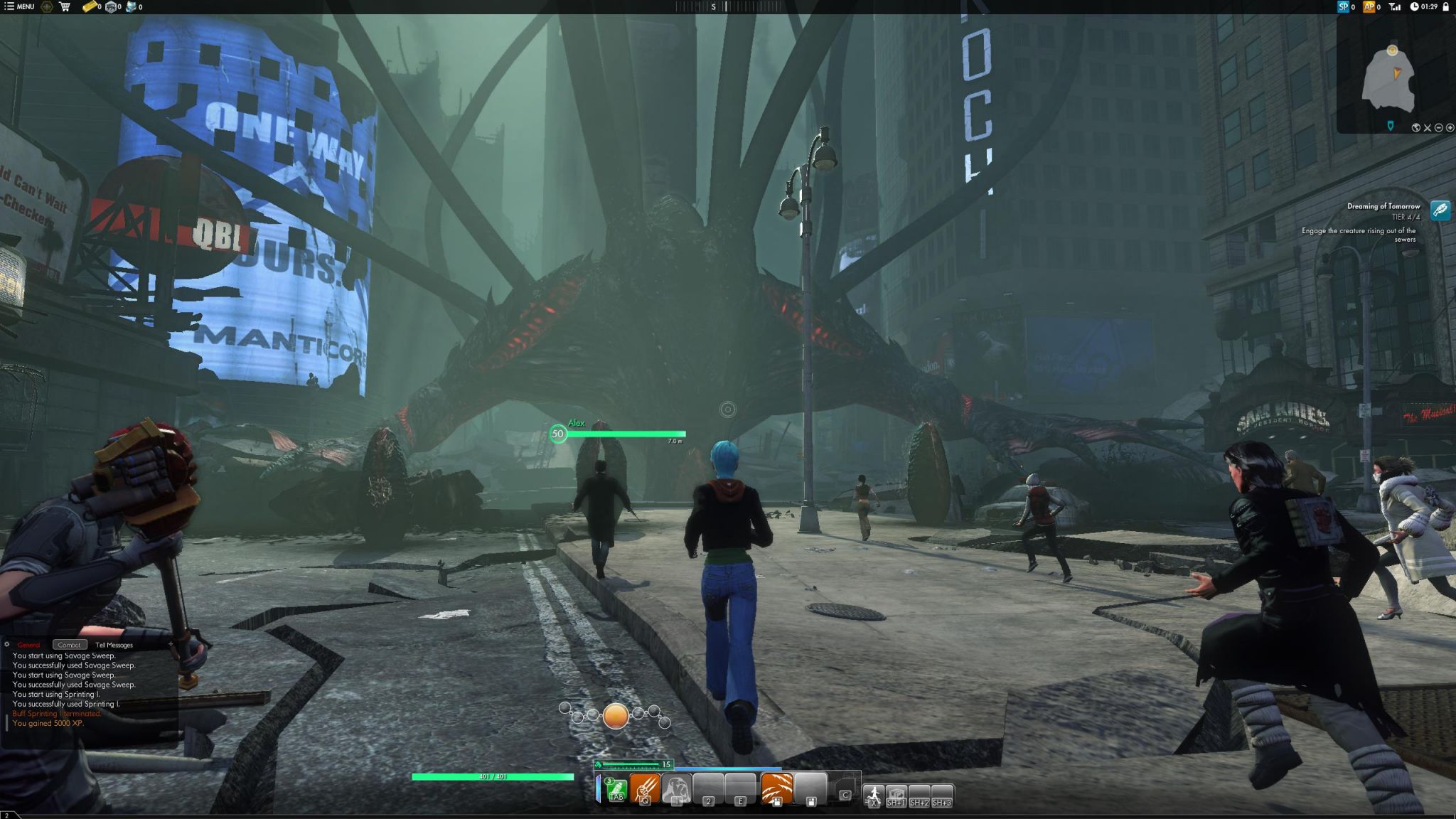Viewport: 1456px width, 819px height.
Task: Open the shopping cart item store
Action: tap(65, 6)
